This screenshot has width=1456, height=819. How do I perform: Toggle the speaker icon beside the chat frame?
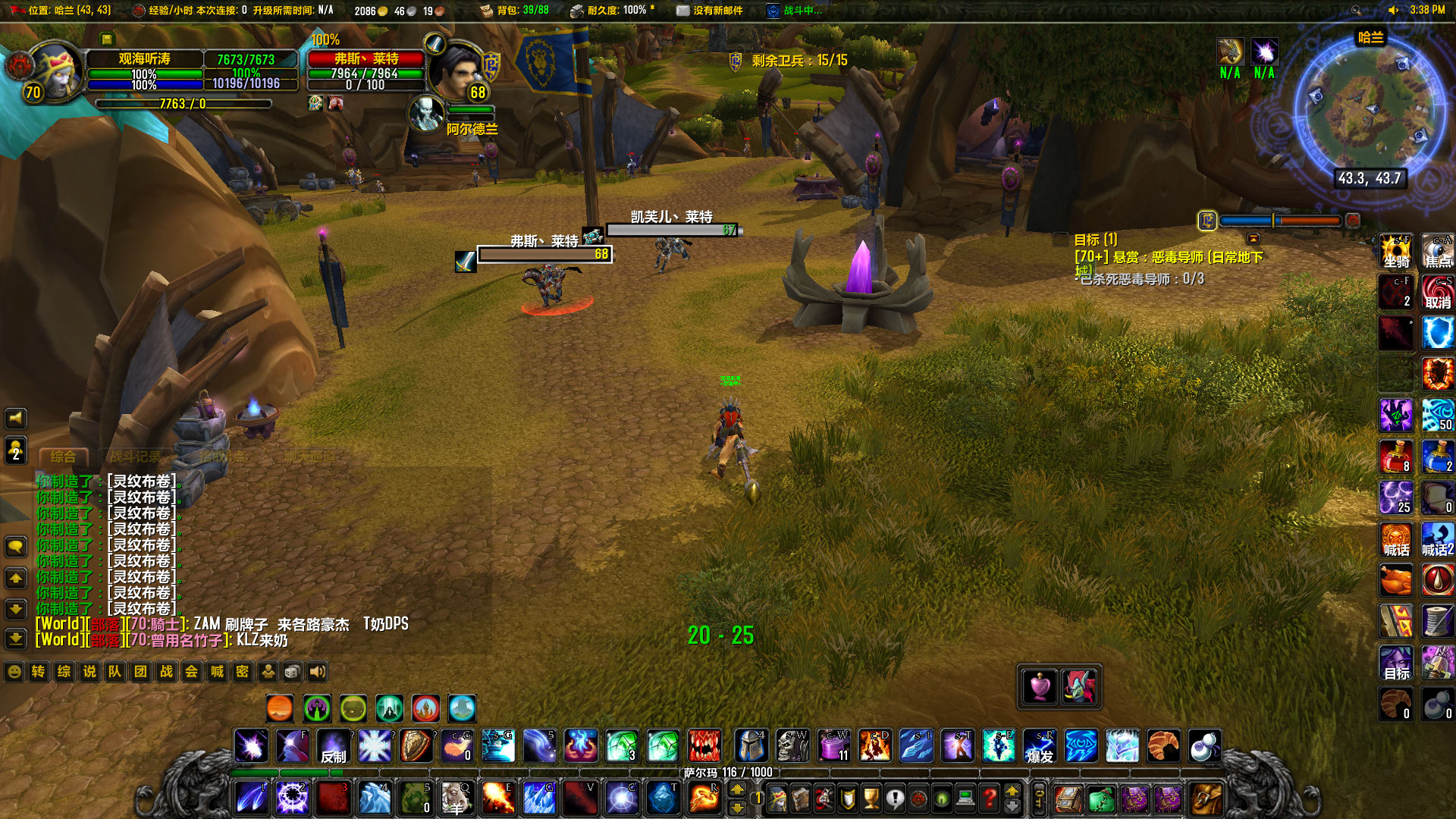[15, 418]
